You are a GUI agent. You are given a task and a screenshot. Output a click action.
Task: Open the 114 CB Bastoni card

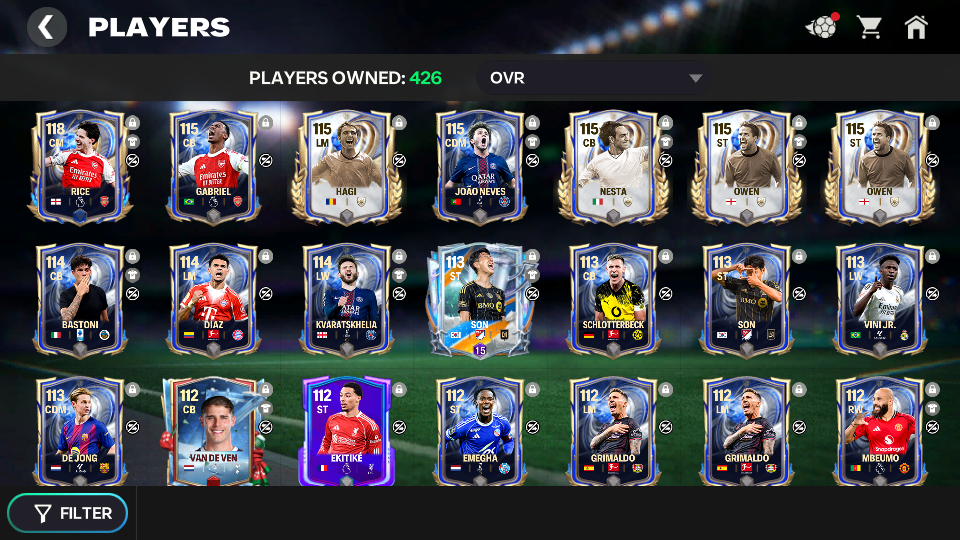[x=80, y=298]
